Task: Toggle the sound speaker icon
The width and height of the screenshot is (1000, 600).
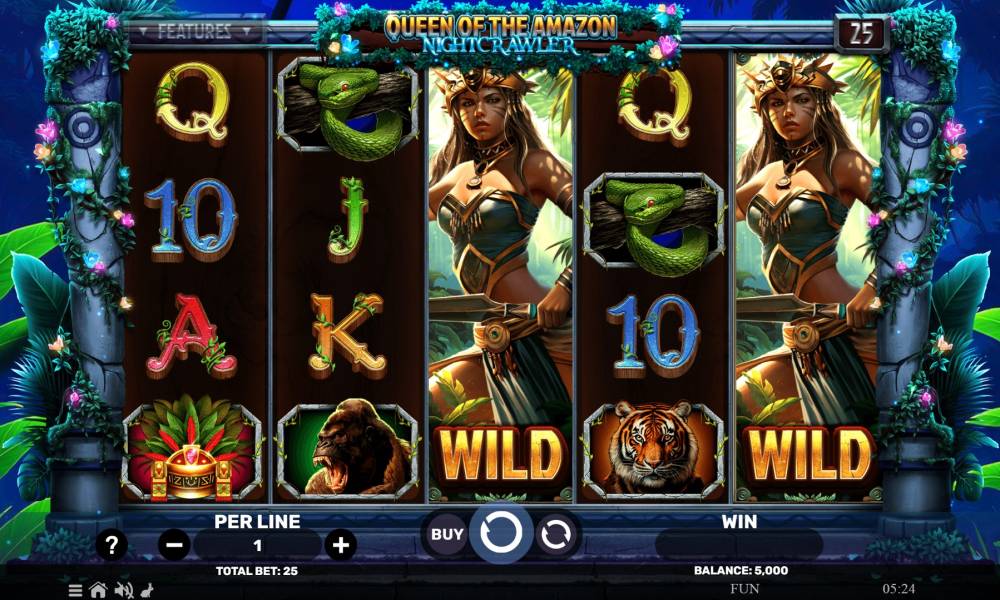Action: 124,590
